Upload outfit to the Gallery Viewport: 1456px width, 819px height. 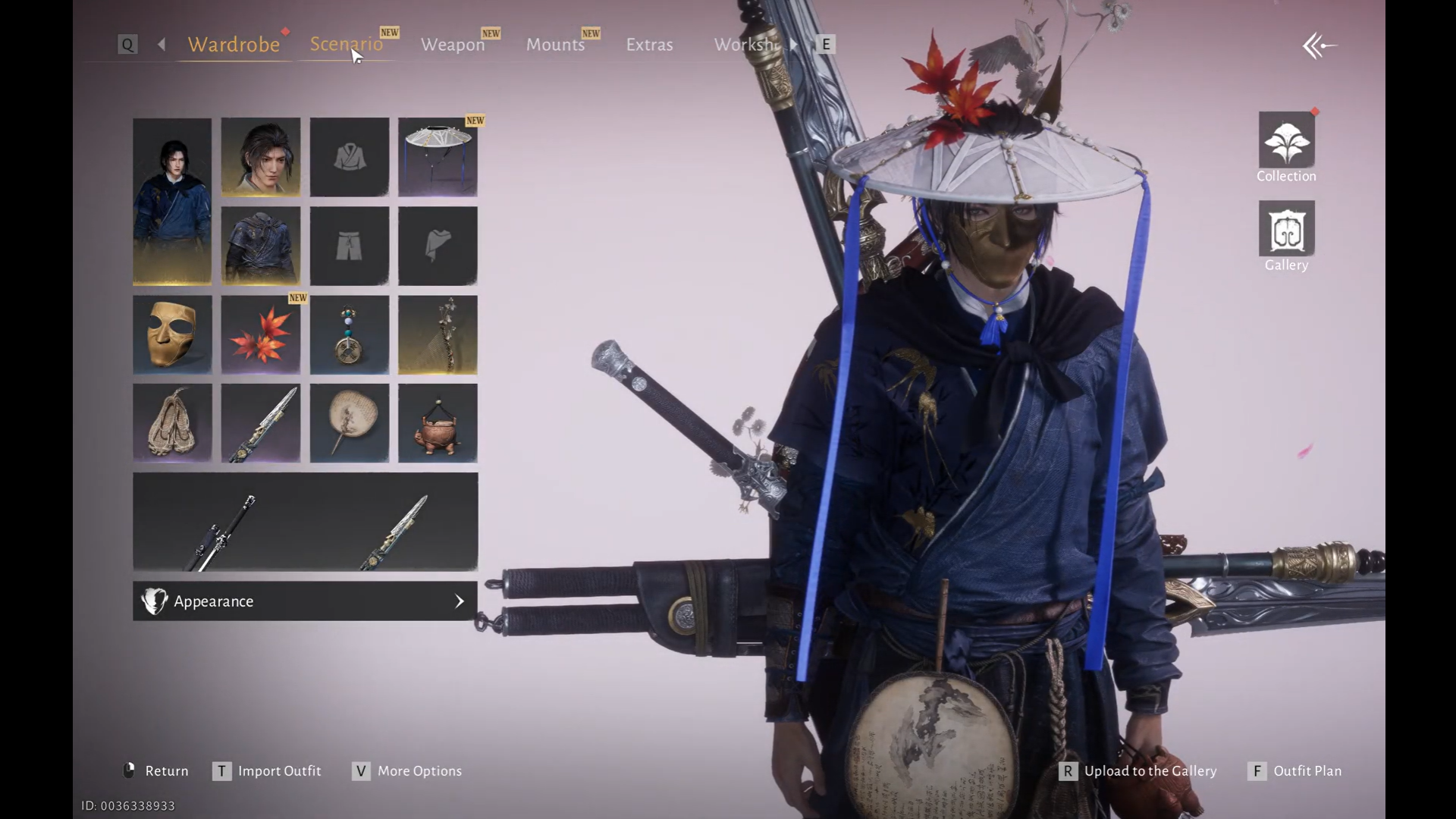coord(1150,771)
